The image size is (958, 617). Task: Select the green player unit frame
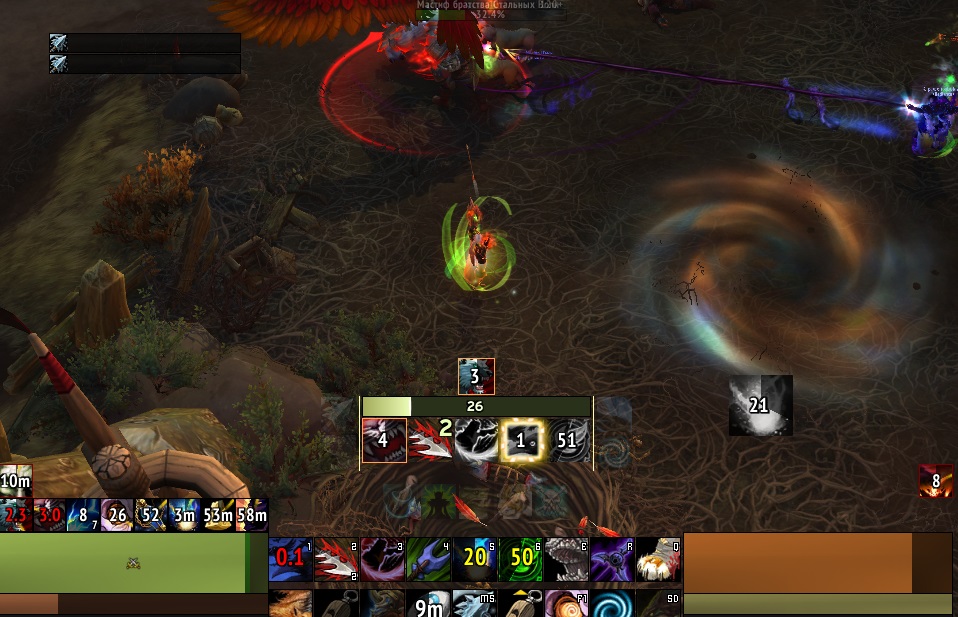pos(124,563)
